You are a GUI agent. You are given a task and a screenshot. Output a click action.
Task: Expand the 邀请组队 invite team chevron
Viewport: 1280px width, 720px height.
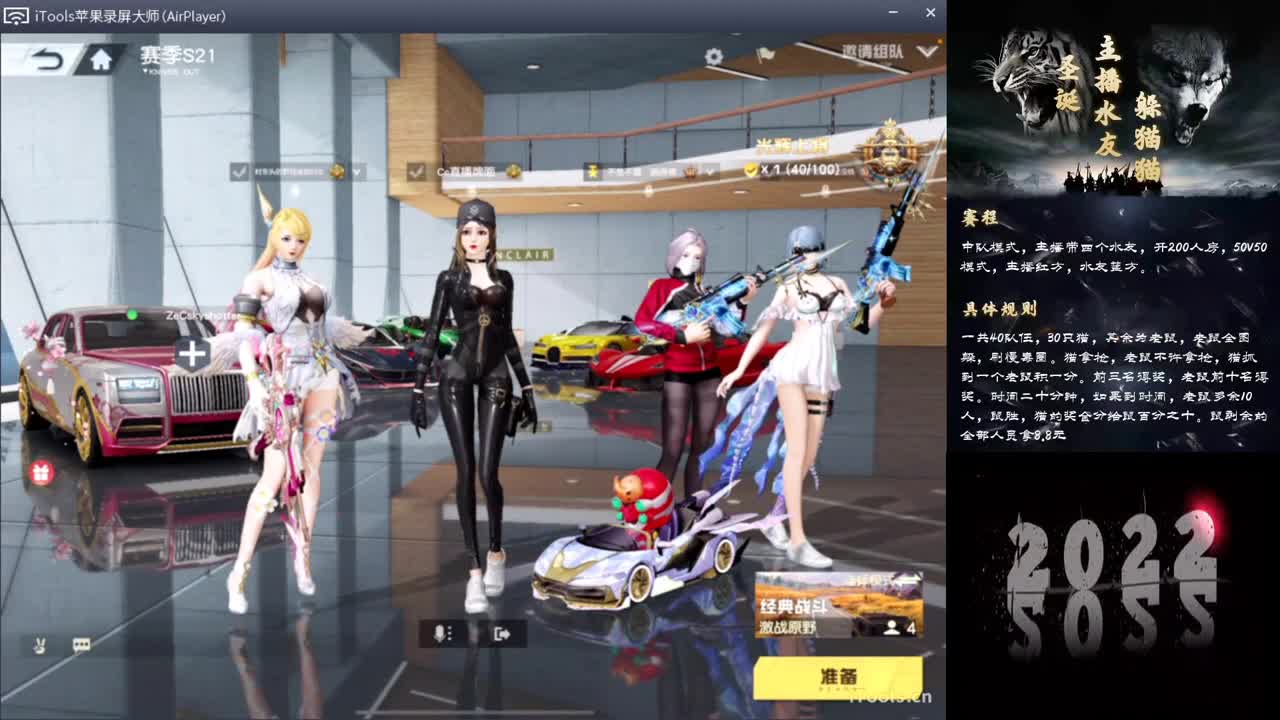tap(926, 52)
